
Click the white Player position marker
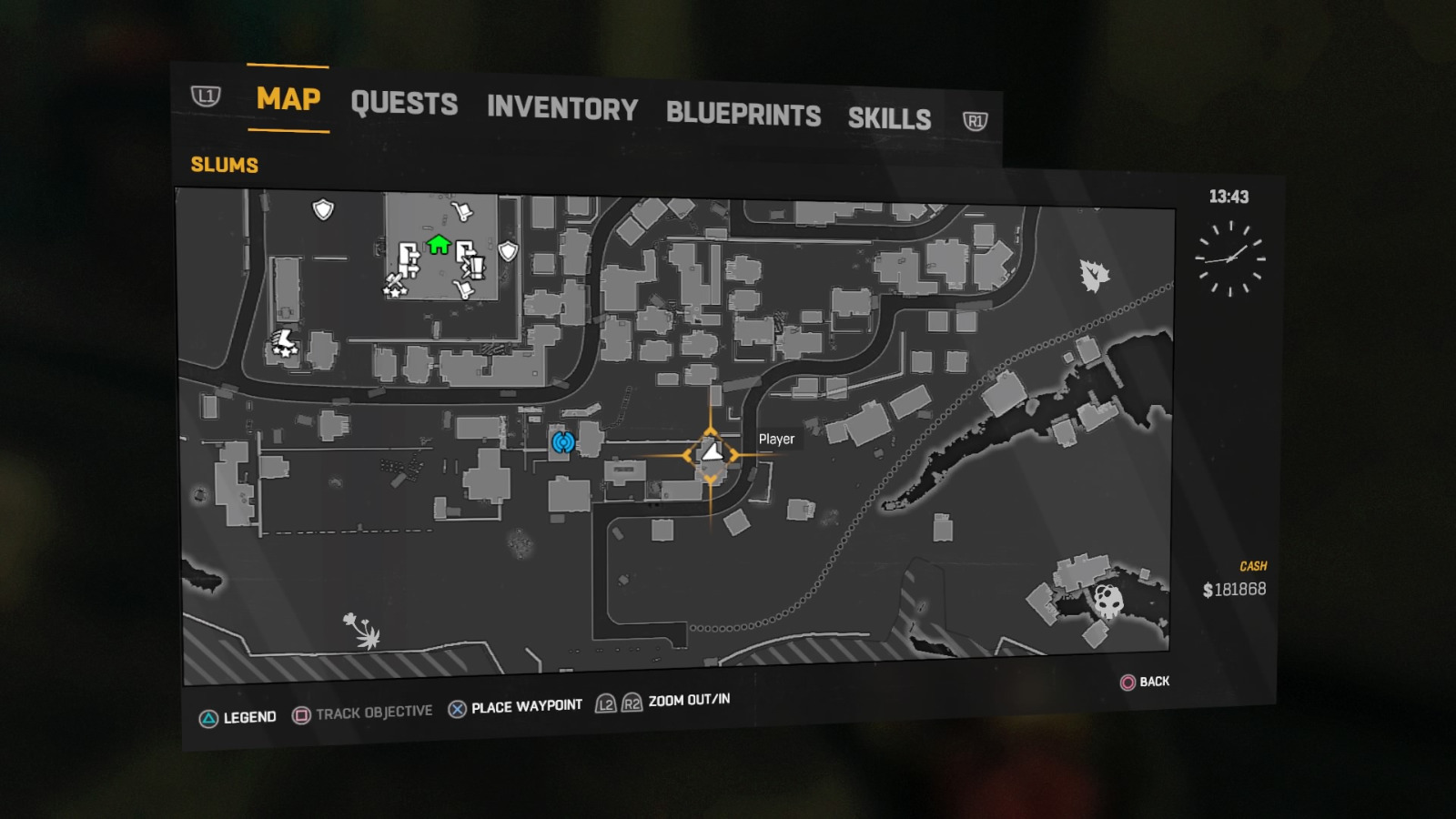click(x=710, y=450)
